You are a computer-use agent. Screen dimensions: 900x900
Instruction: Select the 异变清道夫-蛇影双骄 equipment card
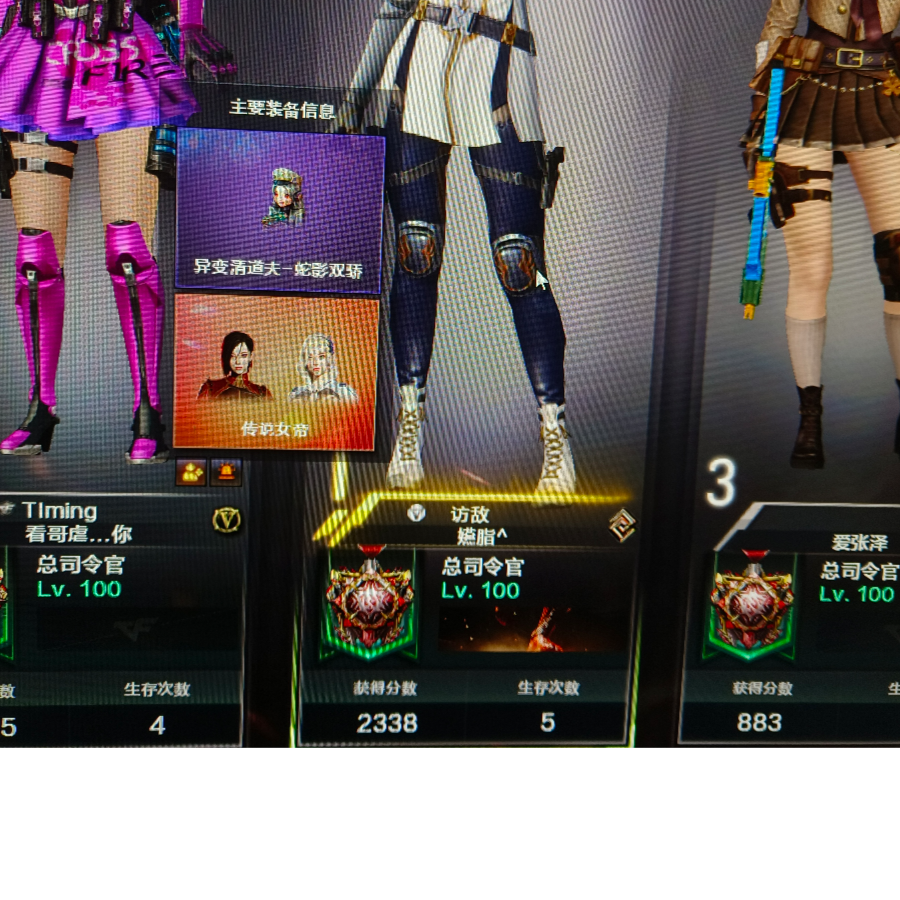(280, 210)
